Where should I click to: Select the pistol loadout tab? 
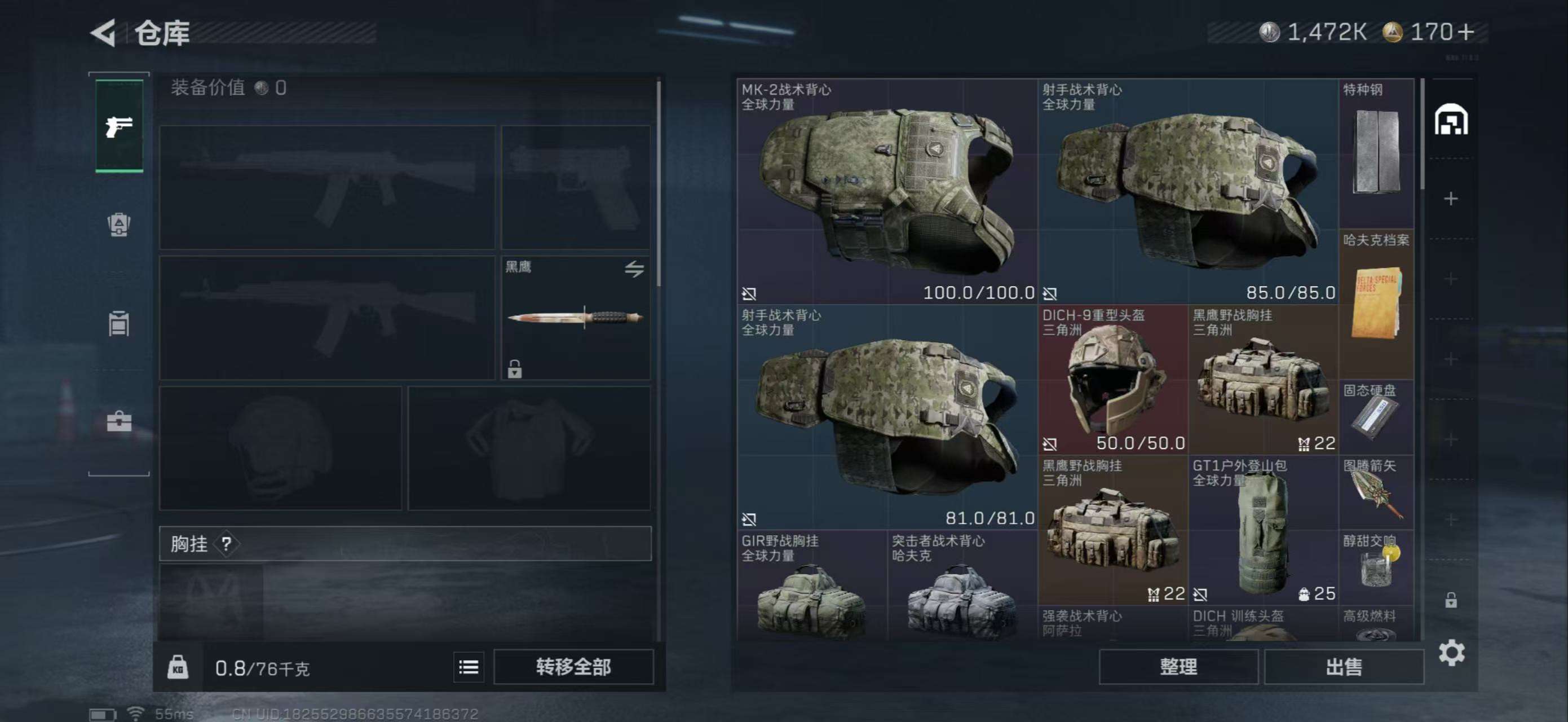tap(120, 126)
